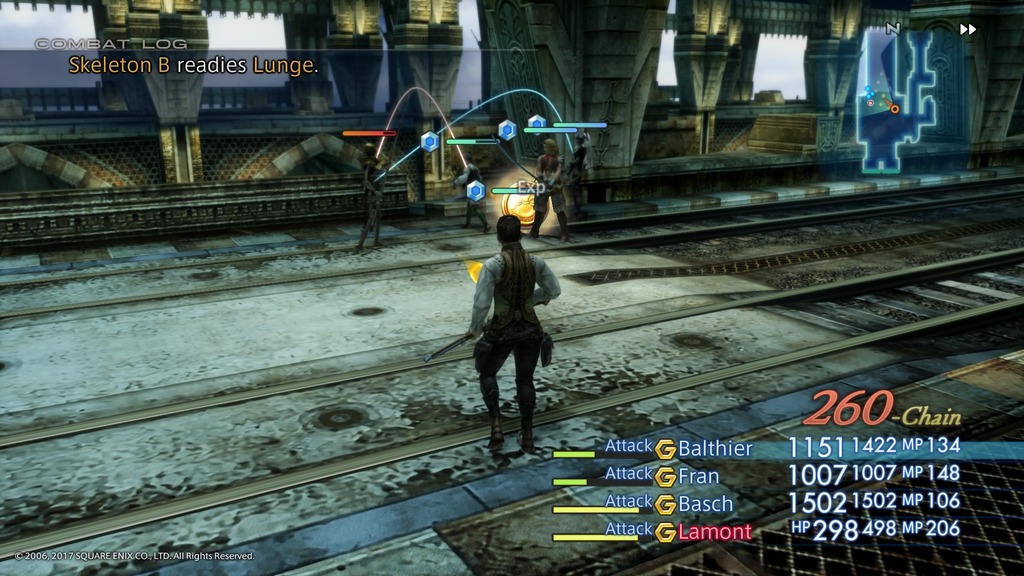Select Fran in the party list
Image resolution: width=1024 pixels, height=576 pixels.
(699, 476)
